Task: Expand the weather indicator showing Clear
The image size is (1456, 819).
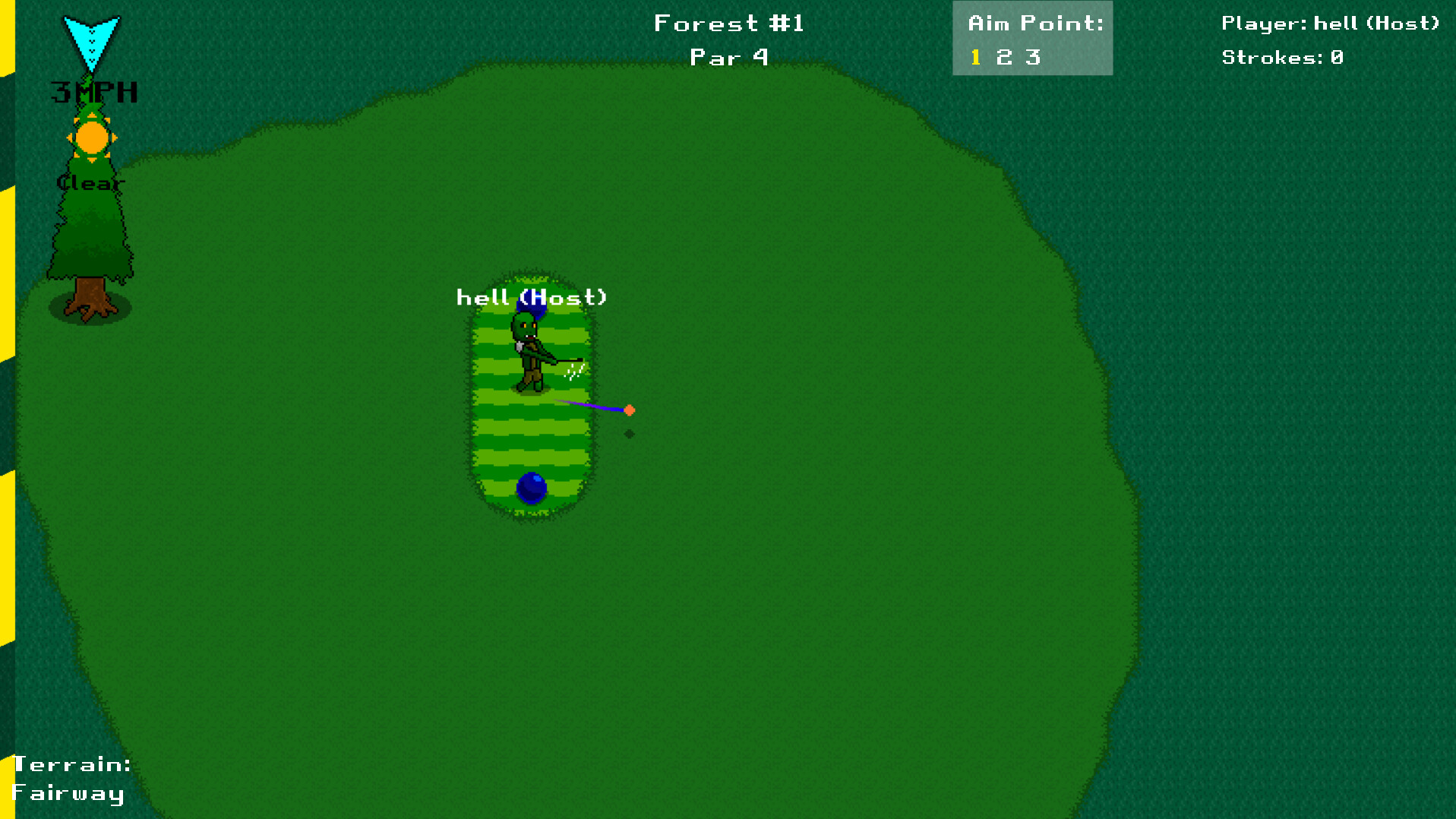Action: coord(90,182)
